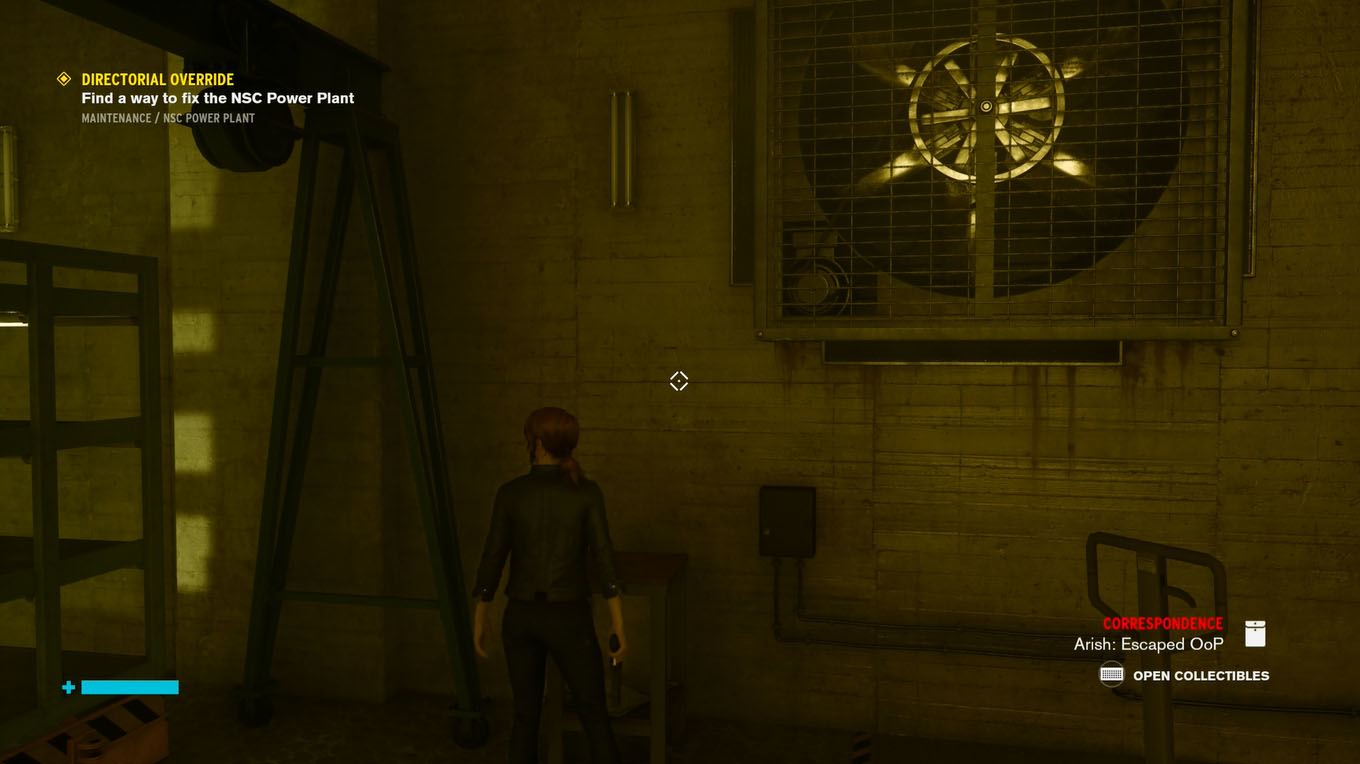
Task: Expand the Arish: Escaped OoP correspondence entry
Action: point(1148,643)
